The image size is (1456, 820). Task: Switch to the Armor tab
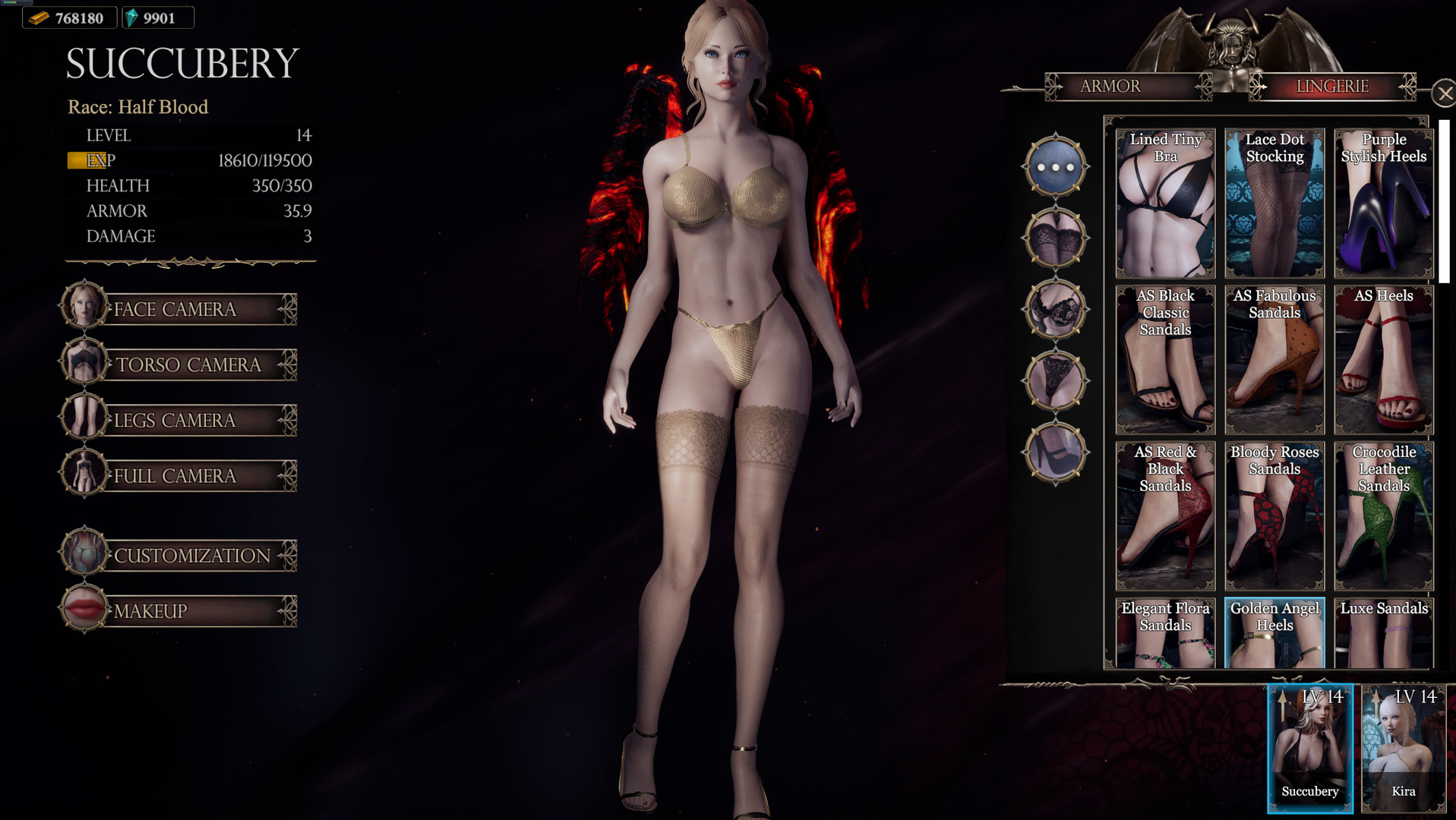(1110, 86)
